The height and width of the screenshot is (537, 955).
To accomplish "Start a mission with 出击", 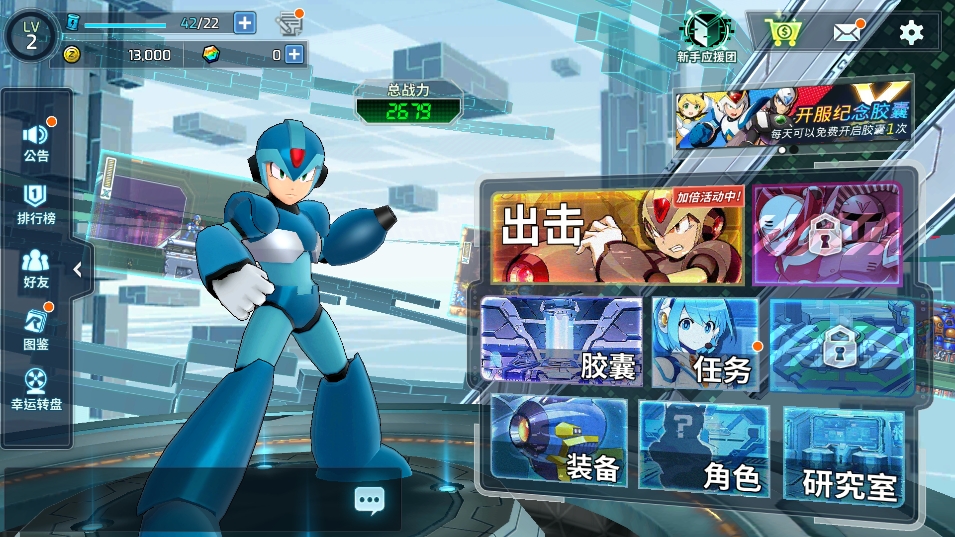I will click(x=617, y=236).
